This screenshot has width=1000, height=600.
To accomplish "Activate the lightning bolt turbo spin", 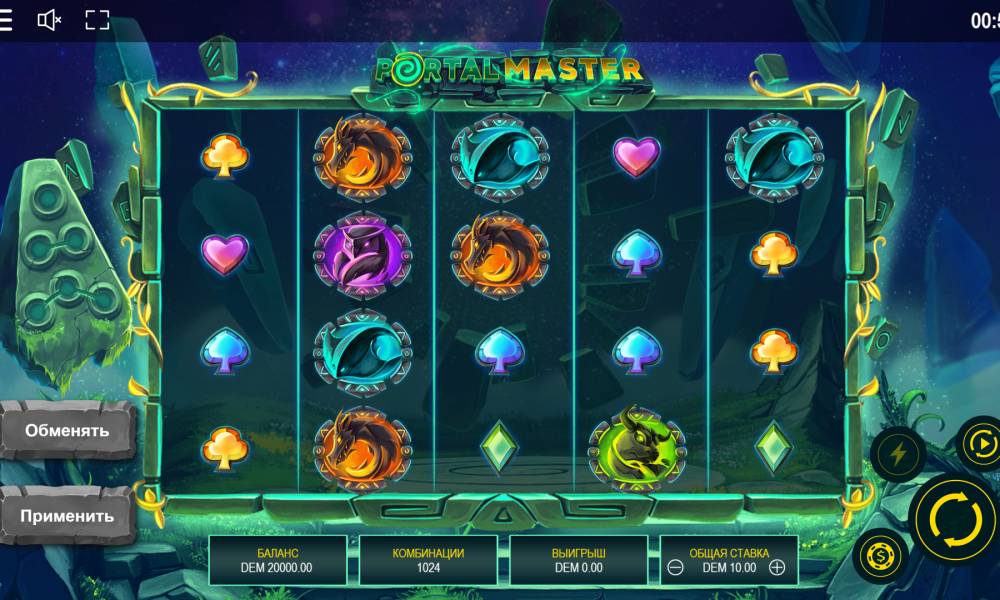I will [x=897, y=455].
